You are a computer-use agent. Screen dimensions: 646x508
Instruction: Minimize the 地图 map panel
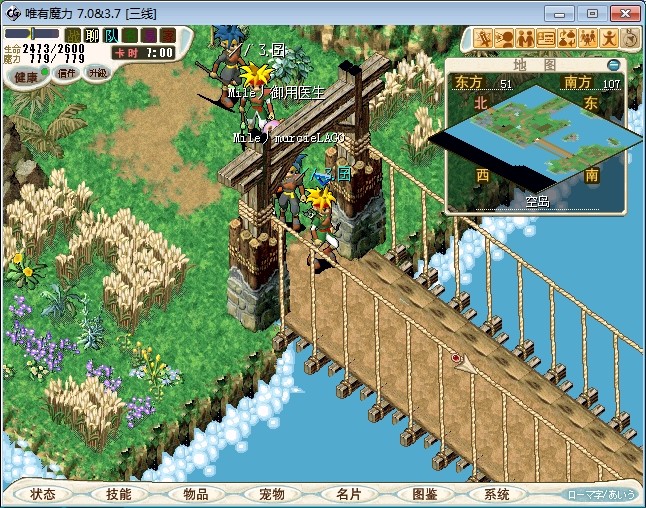[x=614, y=65]
